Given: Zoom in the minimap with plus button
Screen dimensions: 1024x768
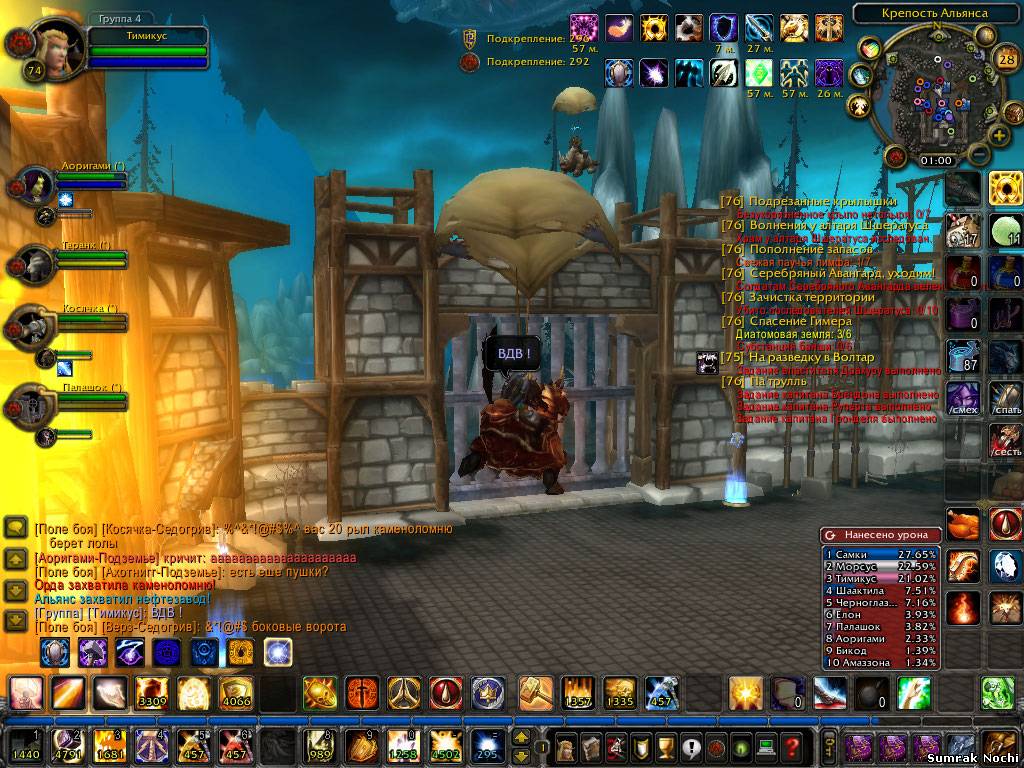Looking at the screenshot, I should click(998, 135).
